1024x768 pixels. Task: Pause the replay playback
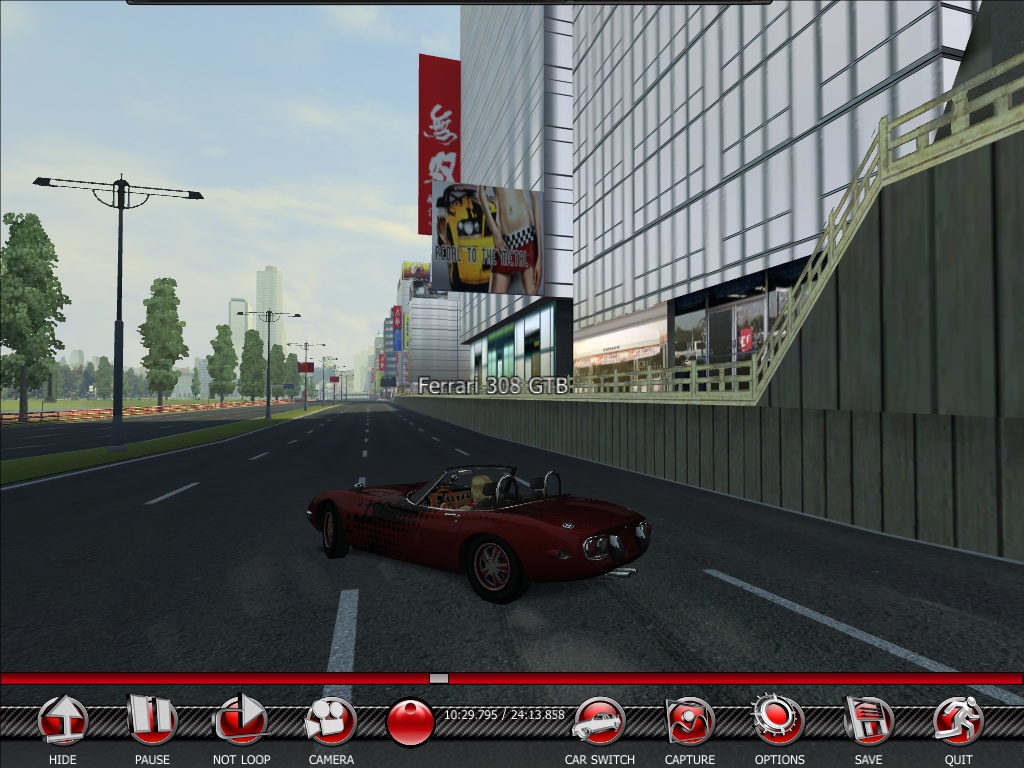[x=152, y=721]
